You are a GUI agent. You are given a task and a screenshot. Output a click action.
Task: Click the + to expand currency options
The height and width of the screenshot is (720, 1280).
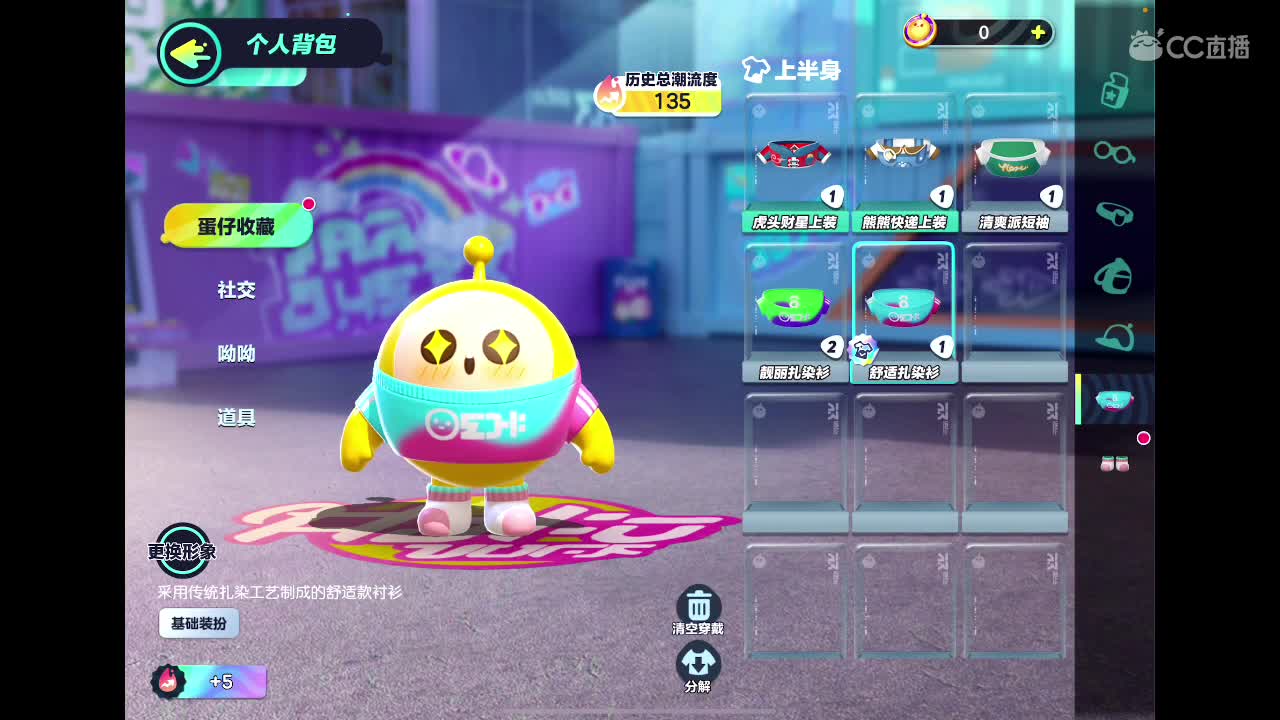point(1037,32)
